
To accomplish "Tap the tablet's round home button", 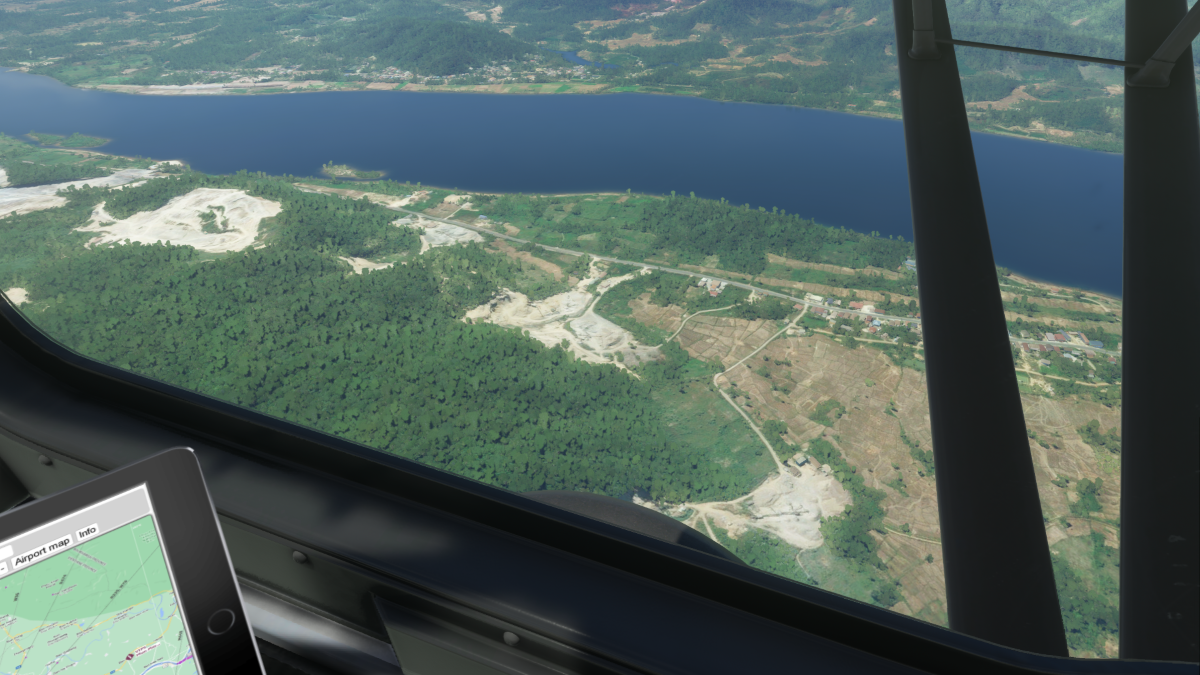I will (x=221, y=622).
